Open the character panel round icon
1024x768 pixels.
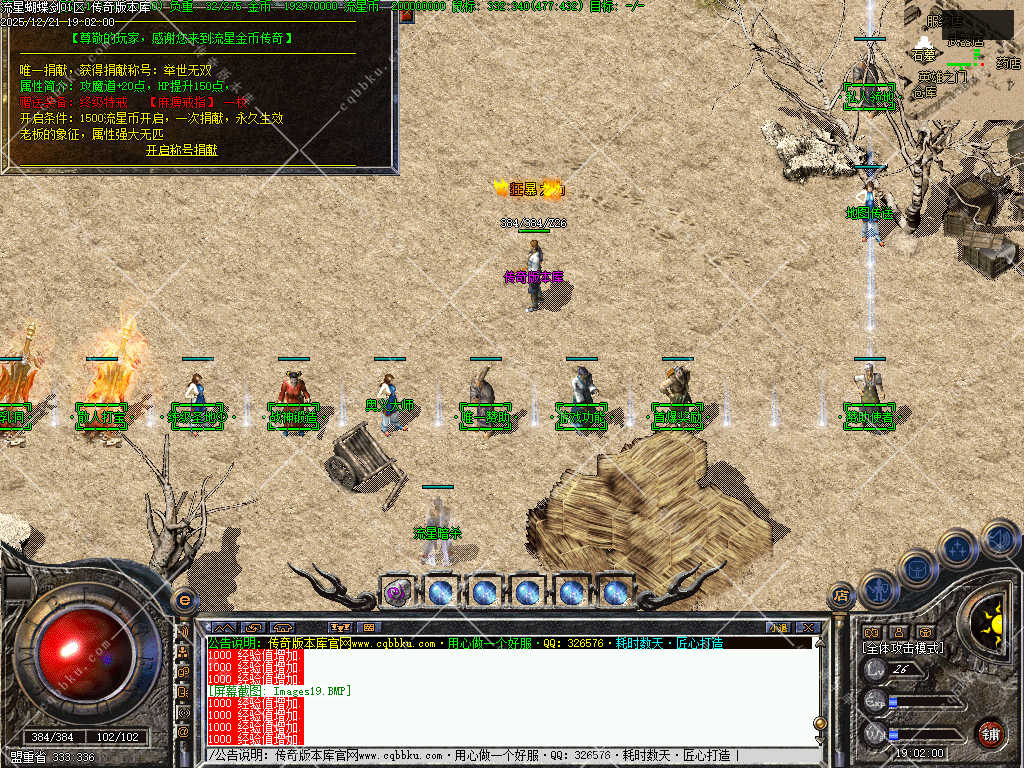pos(878,589)
